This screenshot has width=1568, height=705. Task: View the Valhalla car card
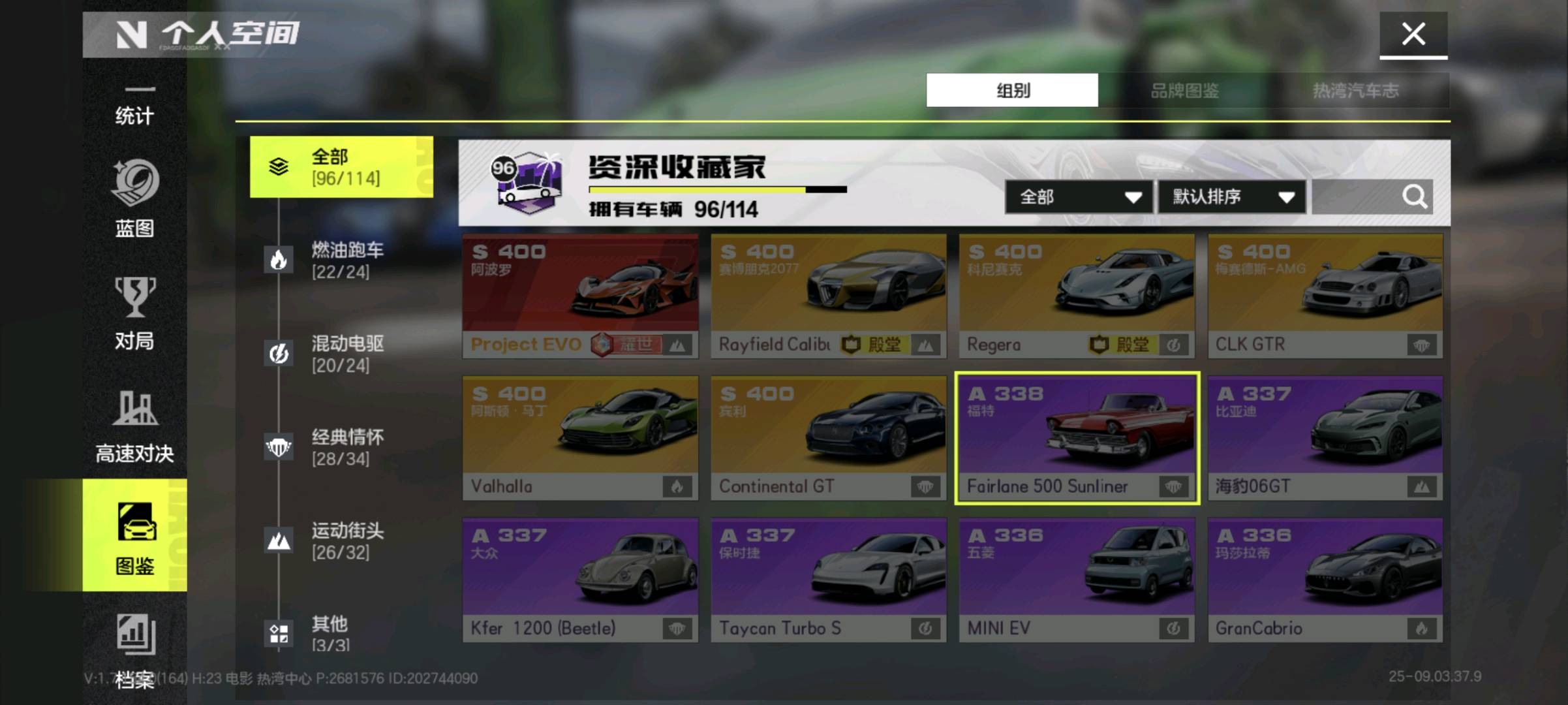(580, 437)
